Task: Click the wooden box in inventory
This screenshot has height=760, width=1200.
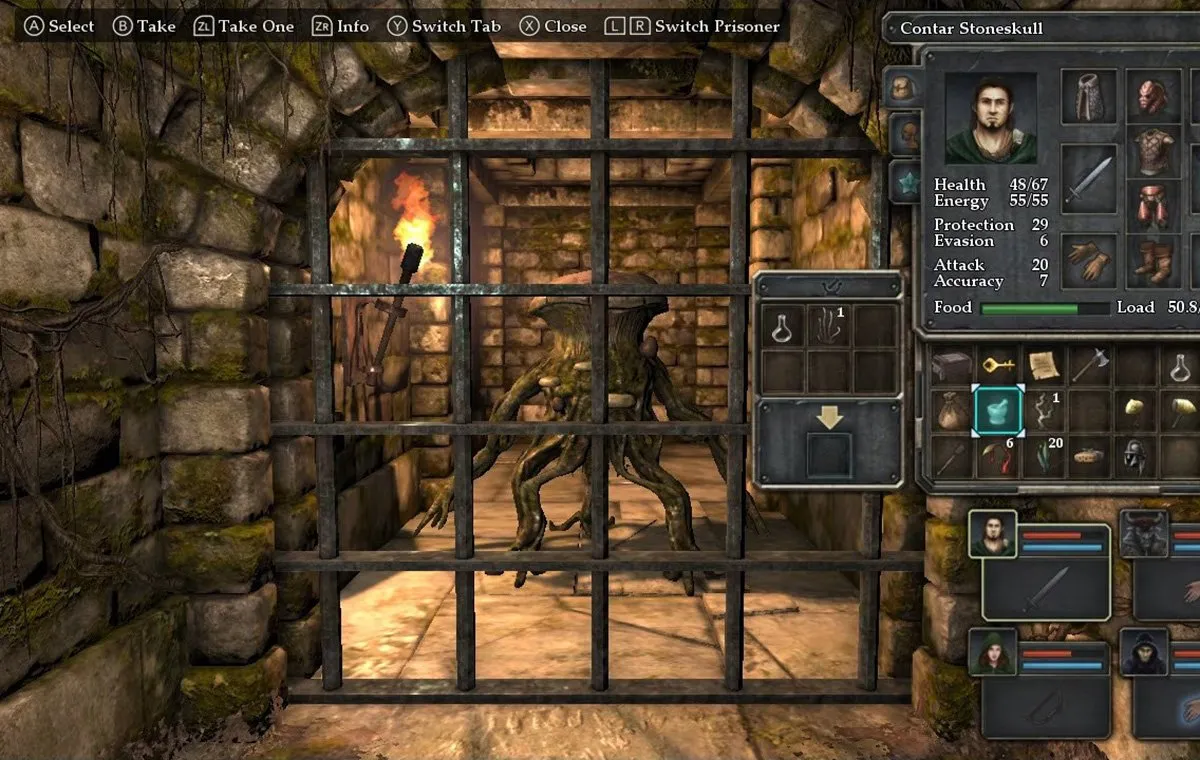Action: [952, 366]
